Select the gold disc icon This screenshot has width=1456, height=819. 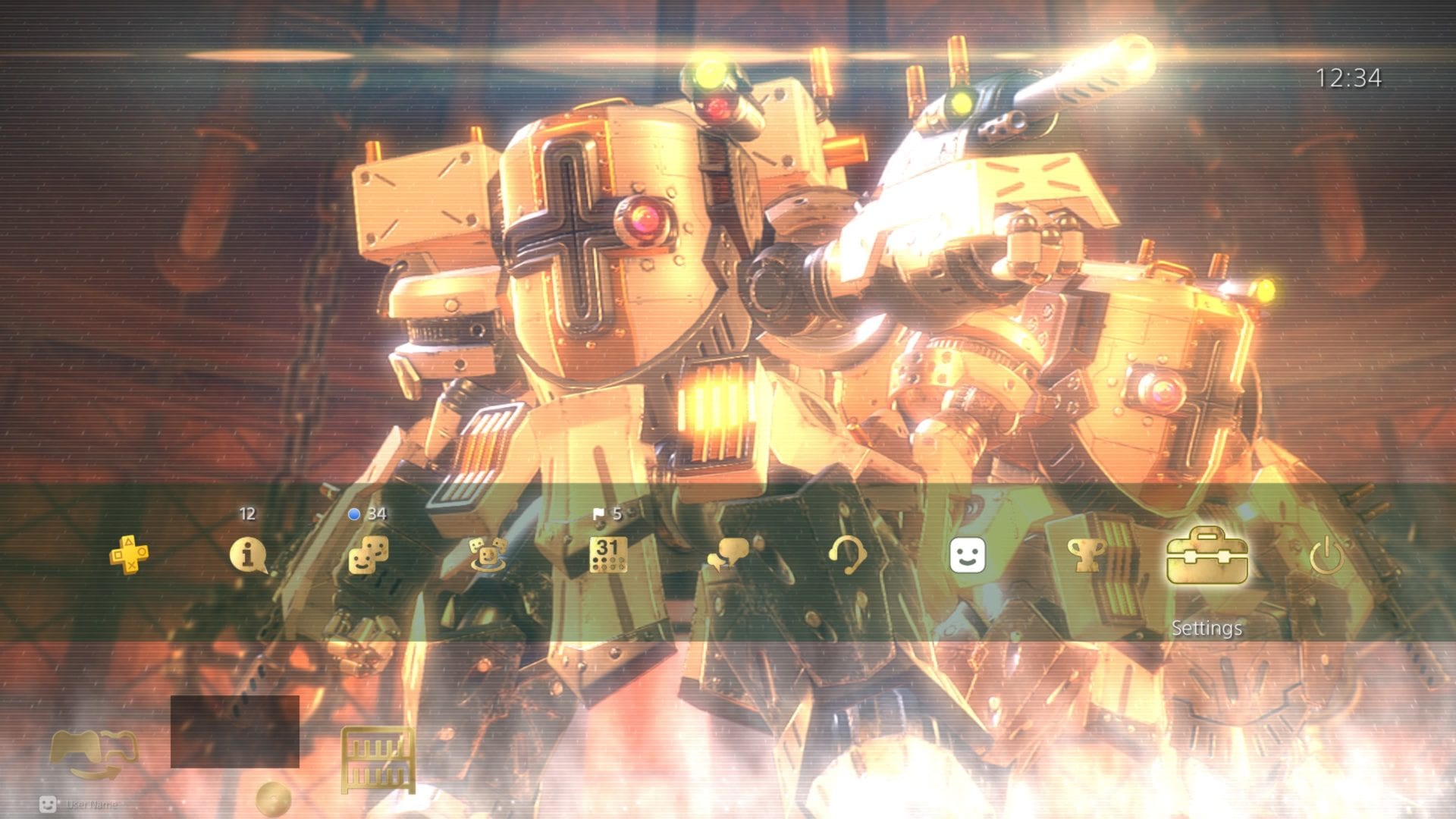tap(273, 798)
